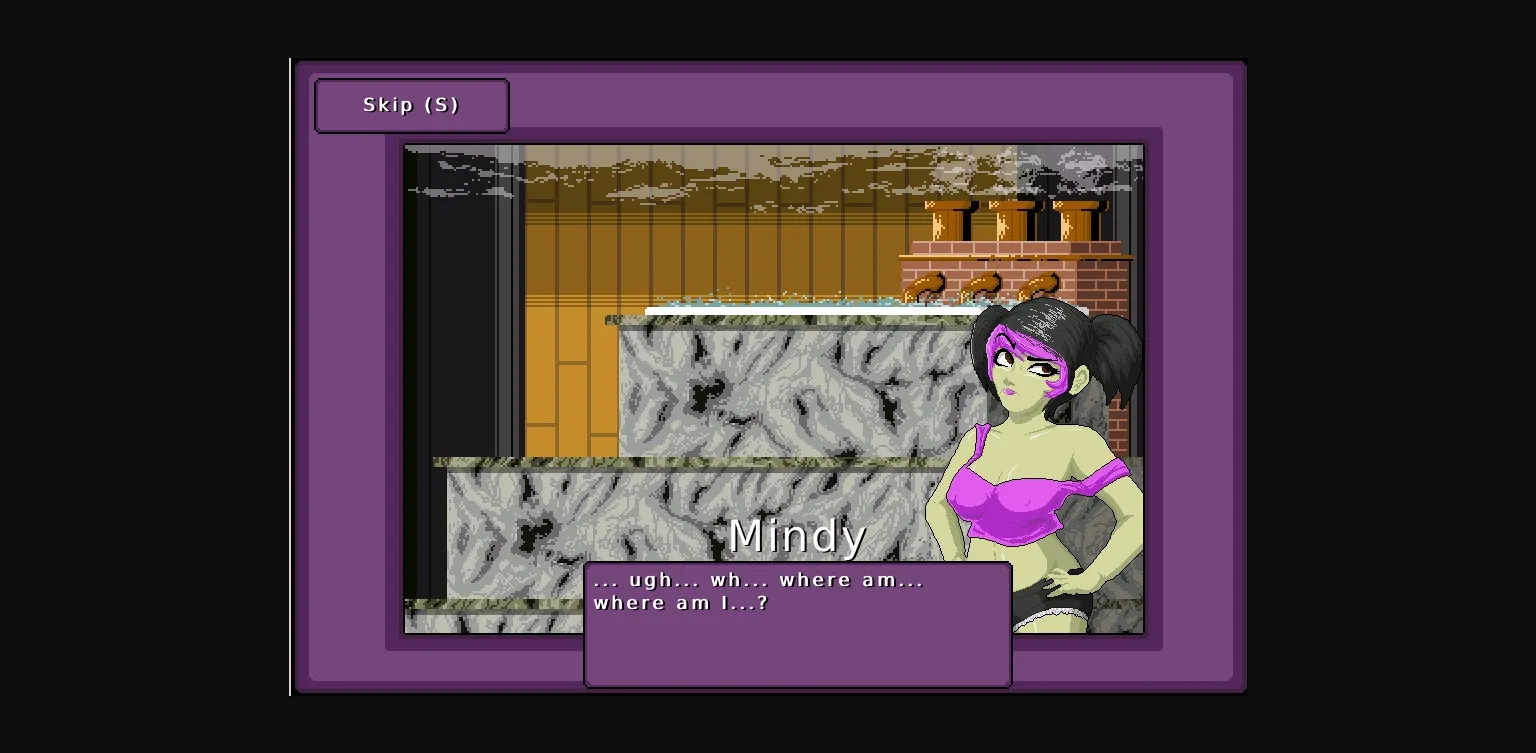
Task: Click the leftmost bronze fountain tap
Action: tap(925, 285)
